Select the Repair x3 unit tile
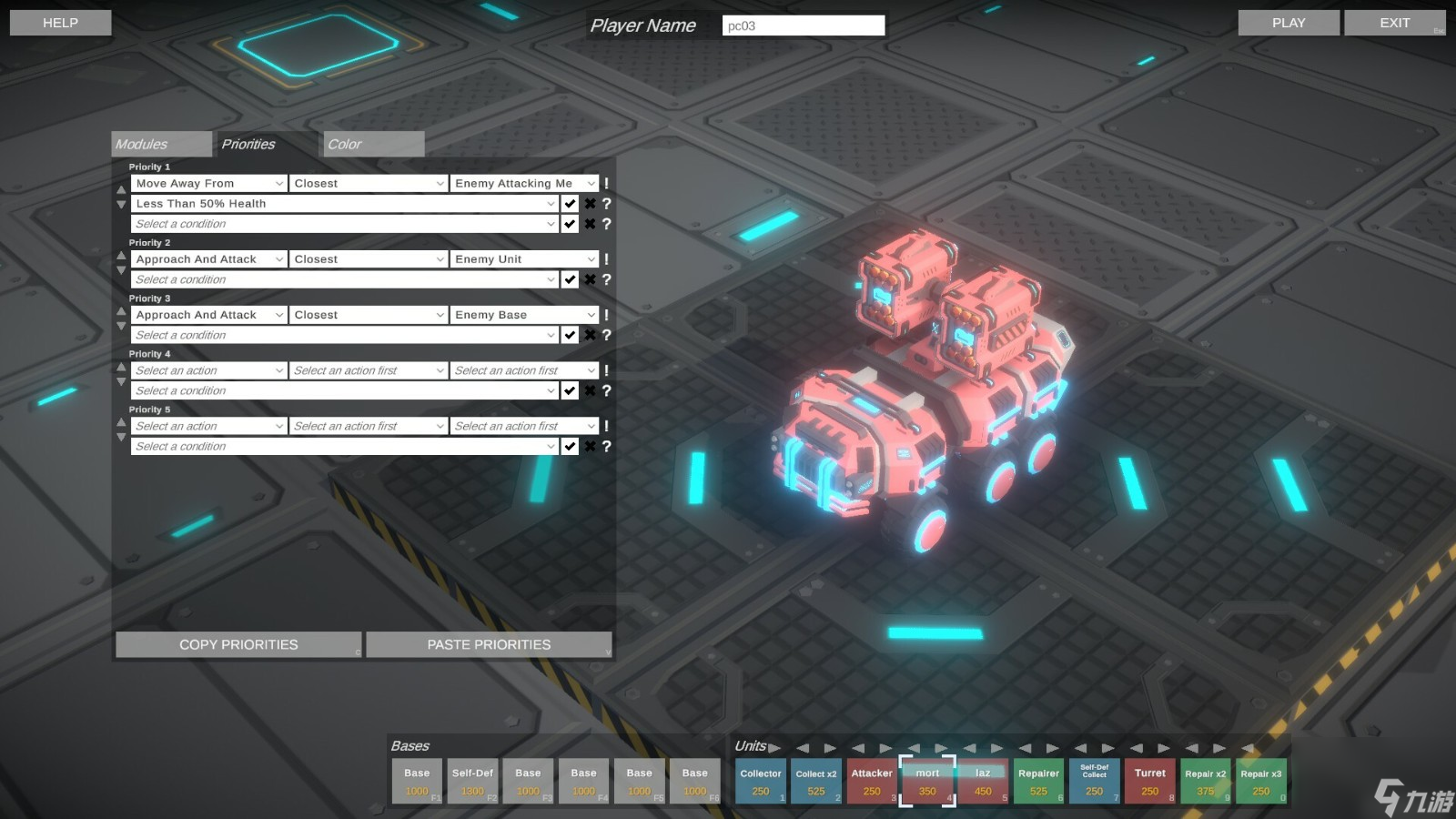The width and height of the screenshot is (1456, 819). point(1260,782)
